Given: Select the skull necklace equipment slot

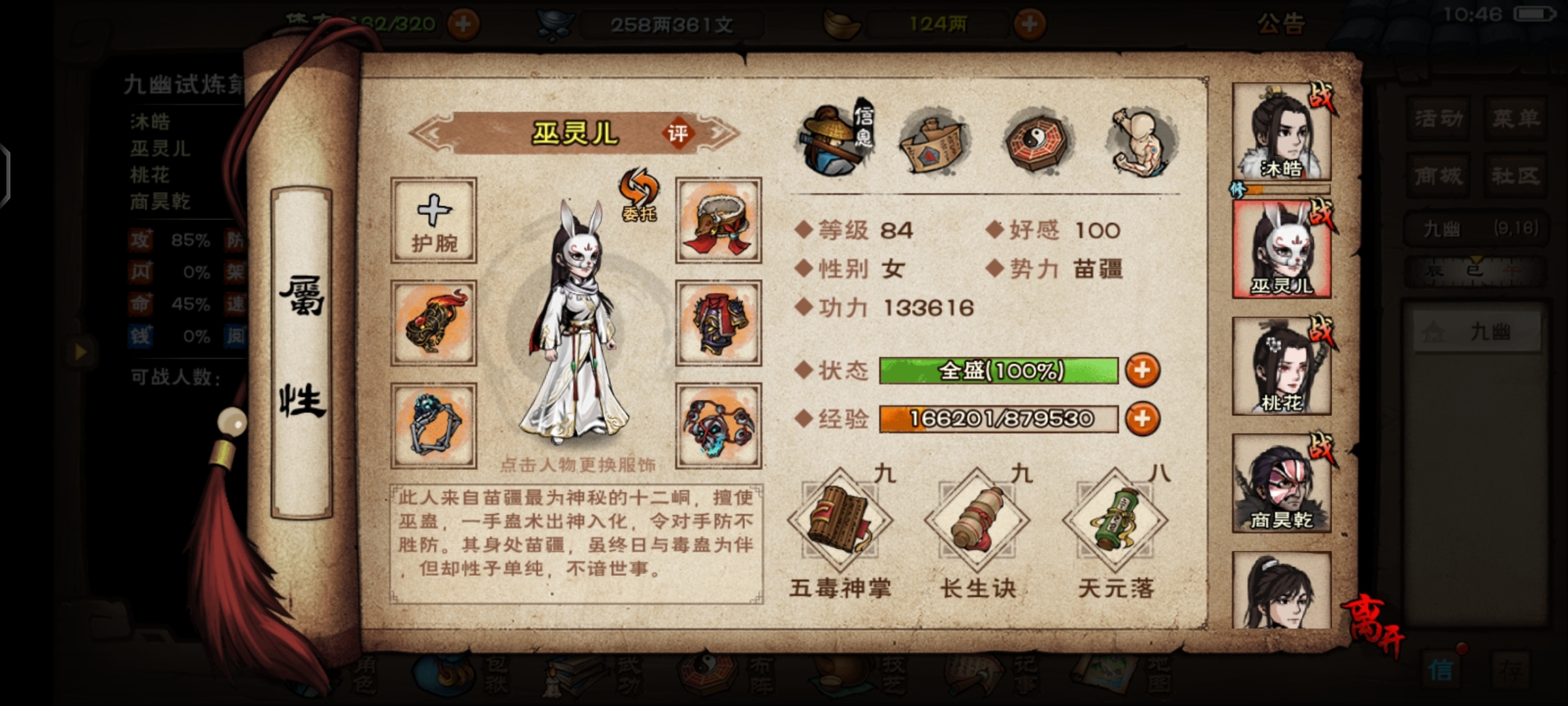Looking at the screenshot, I should click(x=718, y=426).
